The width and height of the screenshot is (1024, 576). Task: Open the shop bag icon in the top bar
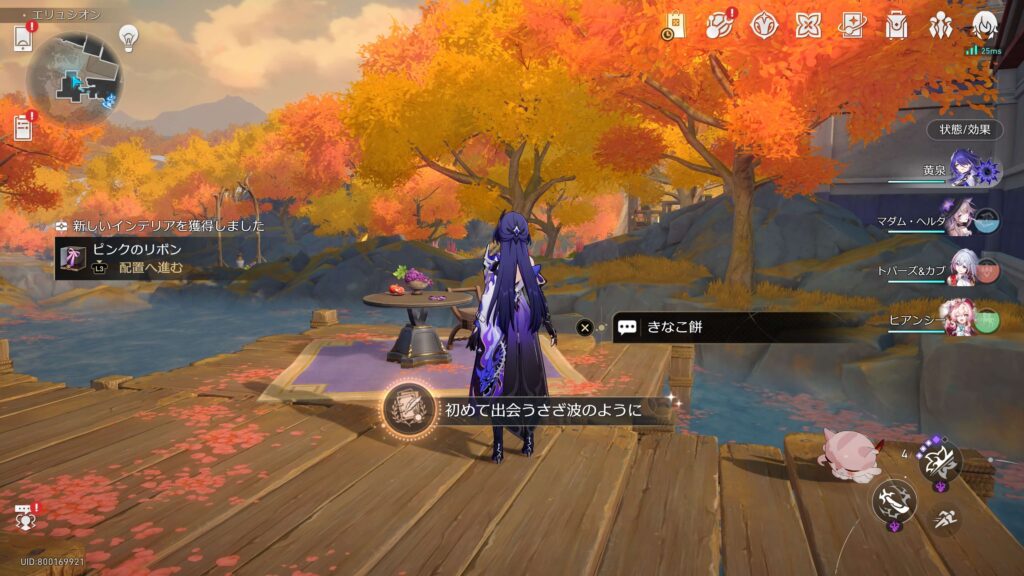click(676, 26)
